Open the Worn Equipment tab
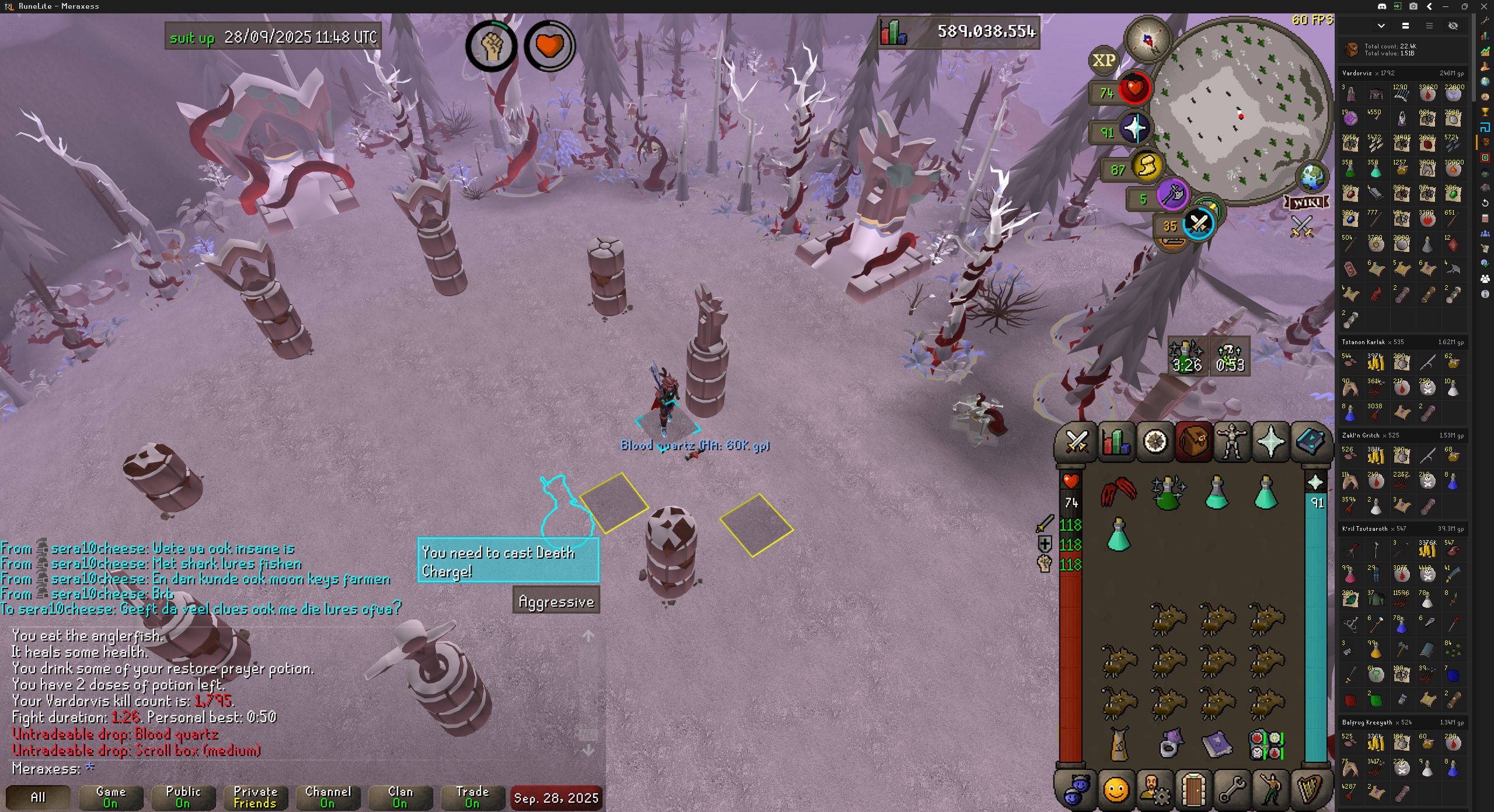 [1232, 441]
